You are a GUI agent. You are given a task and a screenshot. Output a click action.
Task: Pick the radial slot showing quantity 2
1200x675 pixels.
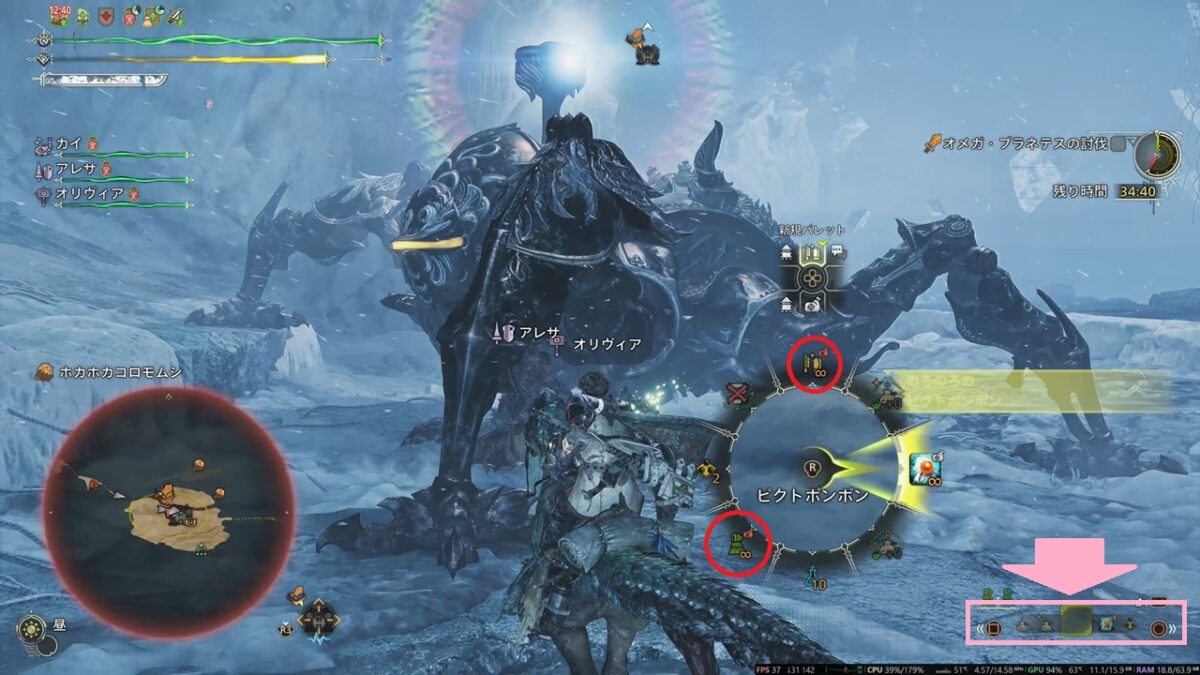pos(709,470)
